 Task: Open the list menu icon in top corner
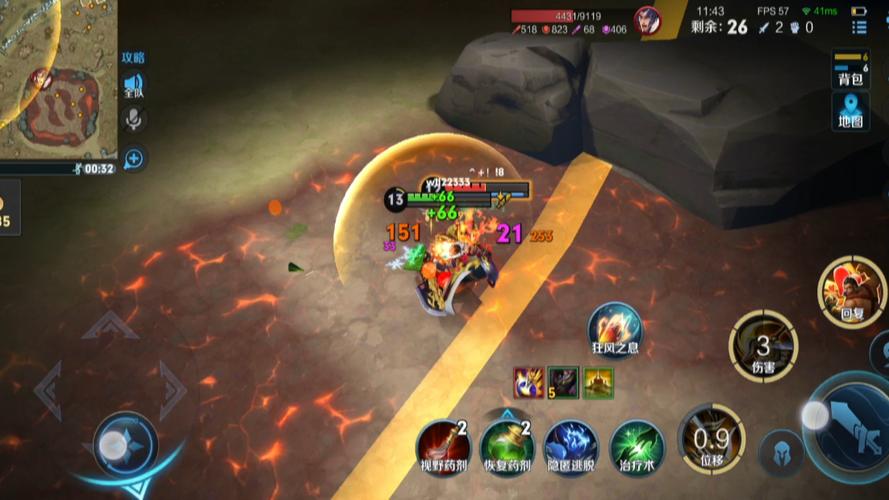(x=859, y=27)
